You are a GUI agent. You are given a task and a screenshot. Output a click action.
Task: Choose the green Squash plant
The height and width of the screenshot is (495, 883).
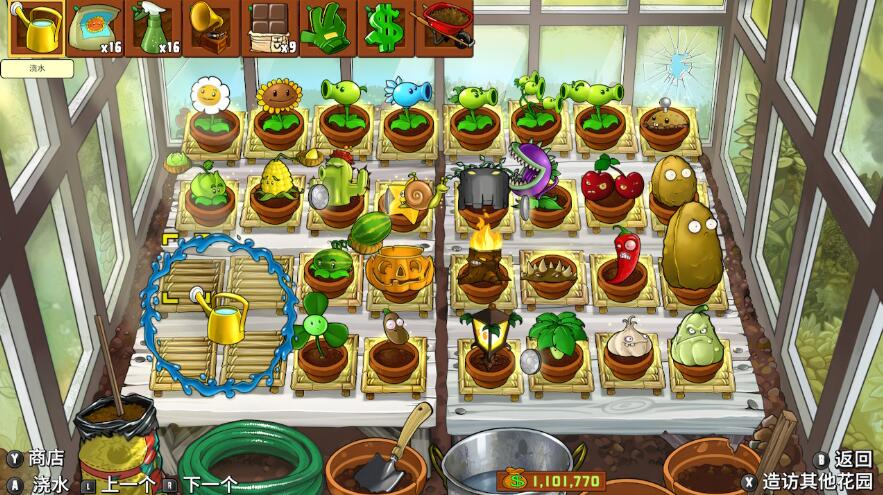tap(696, 337)
